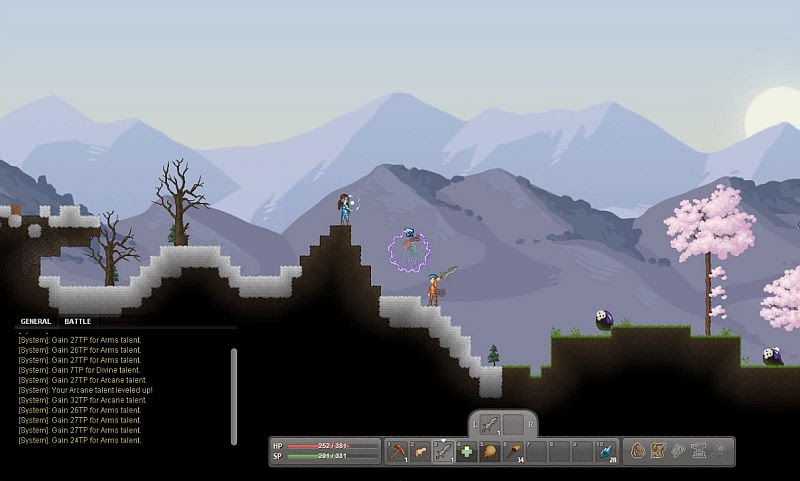Activate the green cross healing skill

(x=467, y=452)
